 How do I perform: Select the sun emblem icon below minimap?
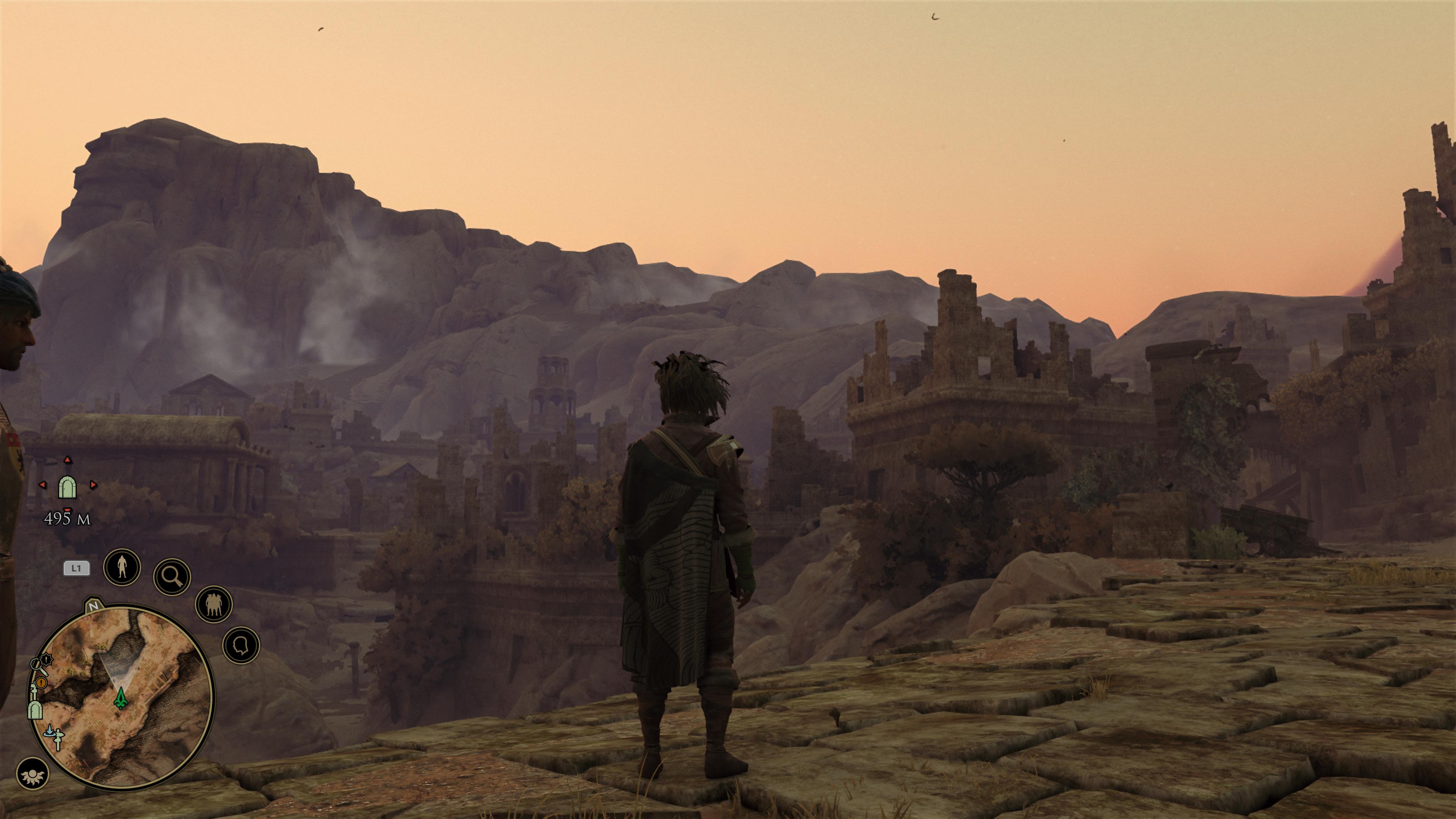[32, 774]
